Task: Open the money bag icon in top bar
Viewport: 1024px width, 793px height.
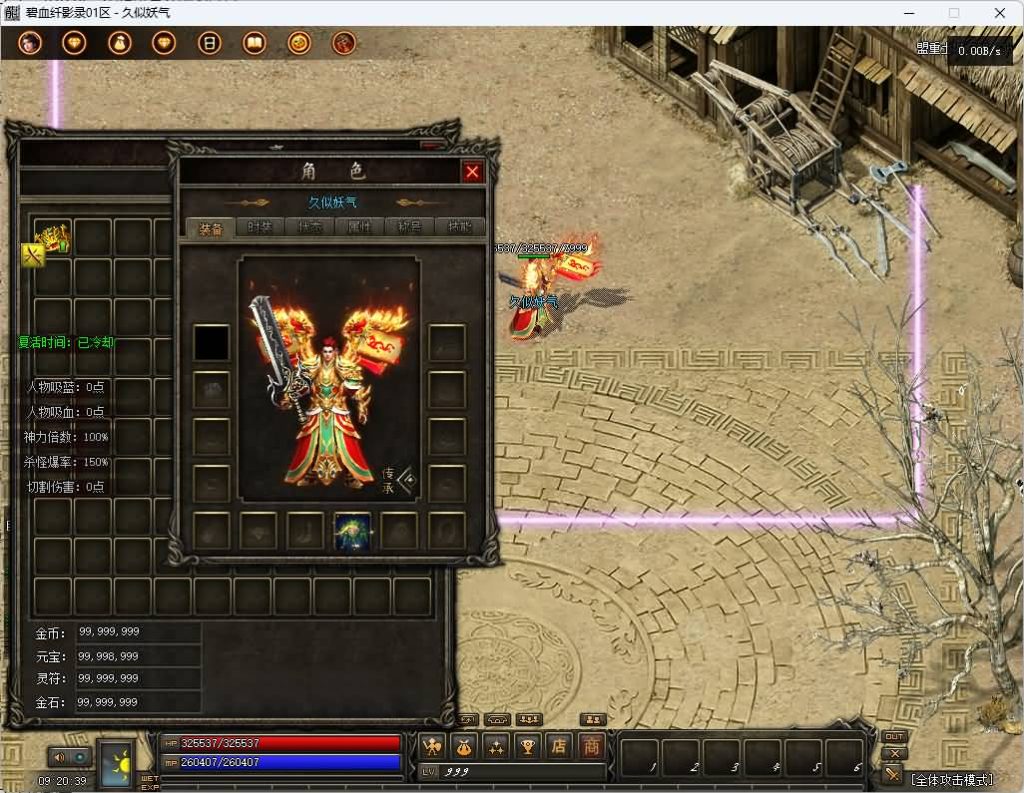Action: [x=120, y=44]
